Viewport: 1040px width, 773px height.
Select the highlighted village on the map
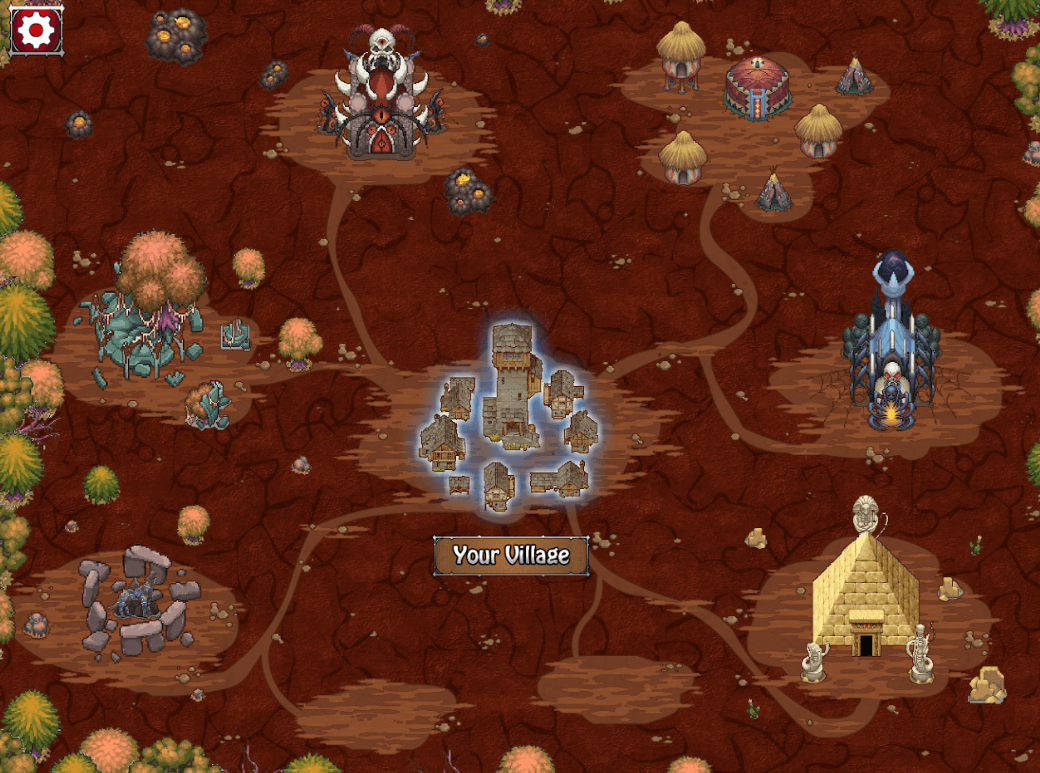511,413
